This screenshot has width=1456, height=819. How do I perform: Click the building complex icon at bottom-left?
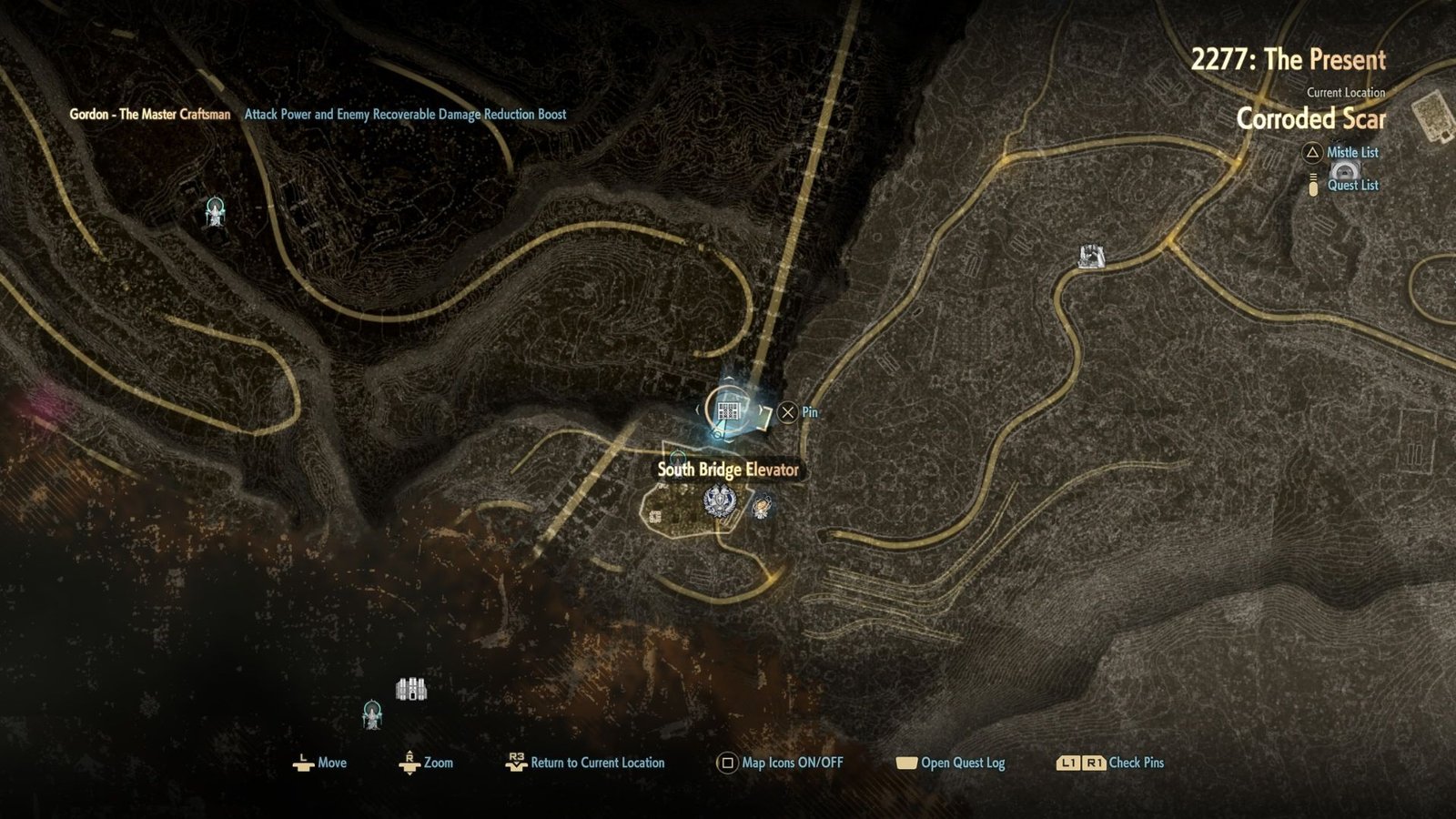pyautogui.click(x=410, y=687)
